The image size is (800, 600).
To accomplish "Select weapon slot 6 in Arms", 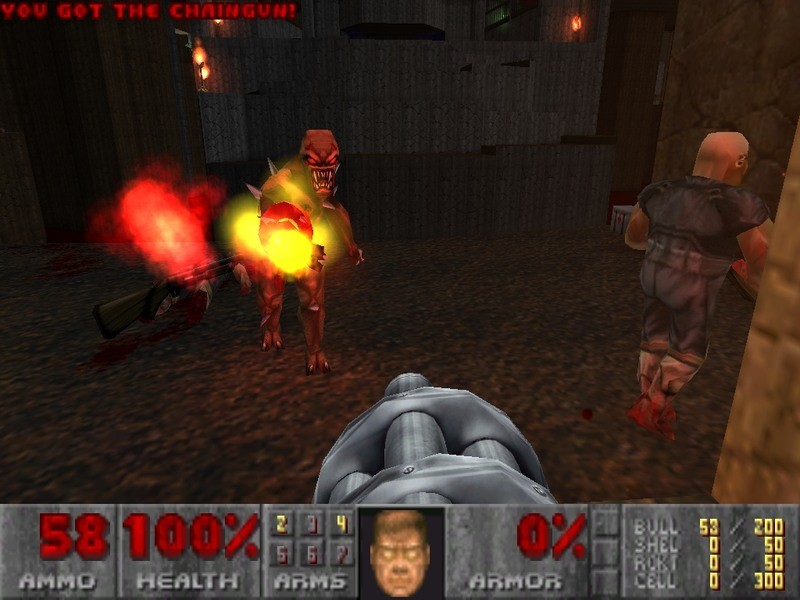I will [x=313, y=553].
